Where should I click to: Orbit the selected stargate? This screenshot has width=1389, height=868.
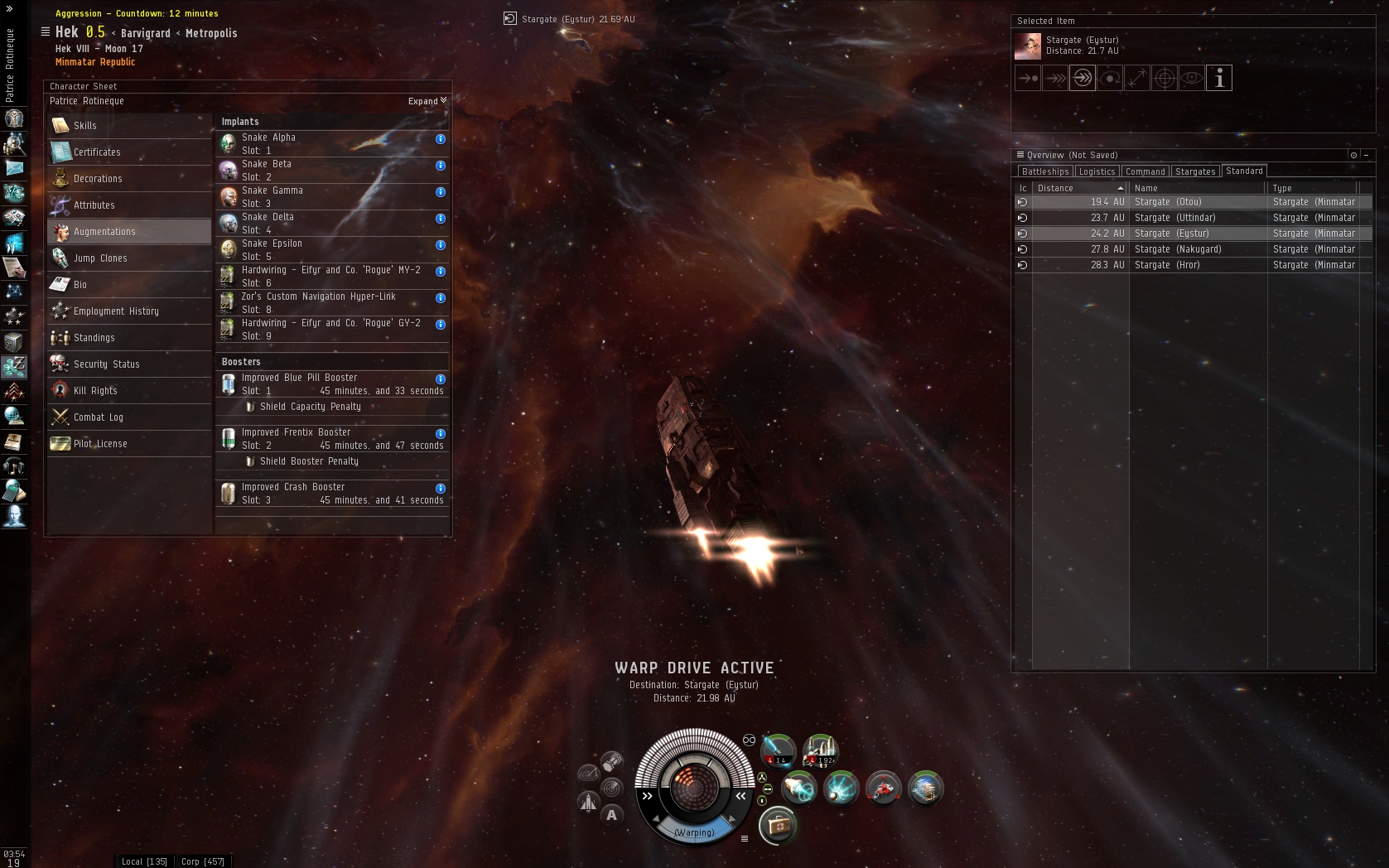[x=1109, y=78]
